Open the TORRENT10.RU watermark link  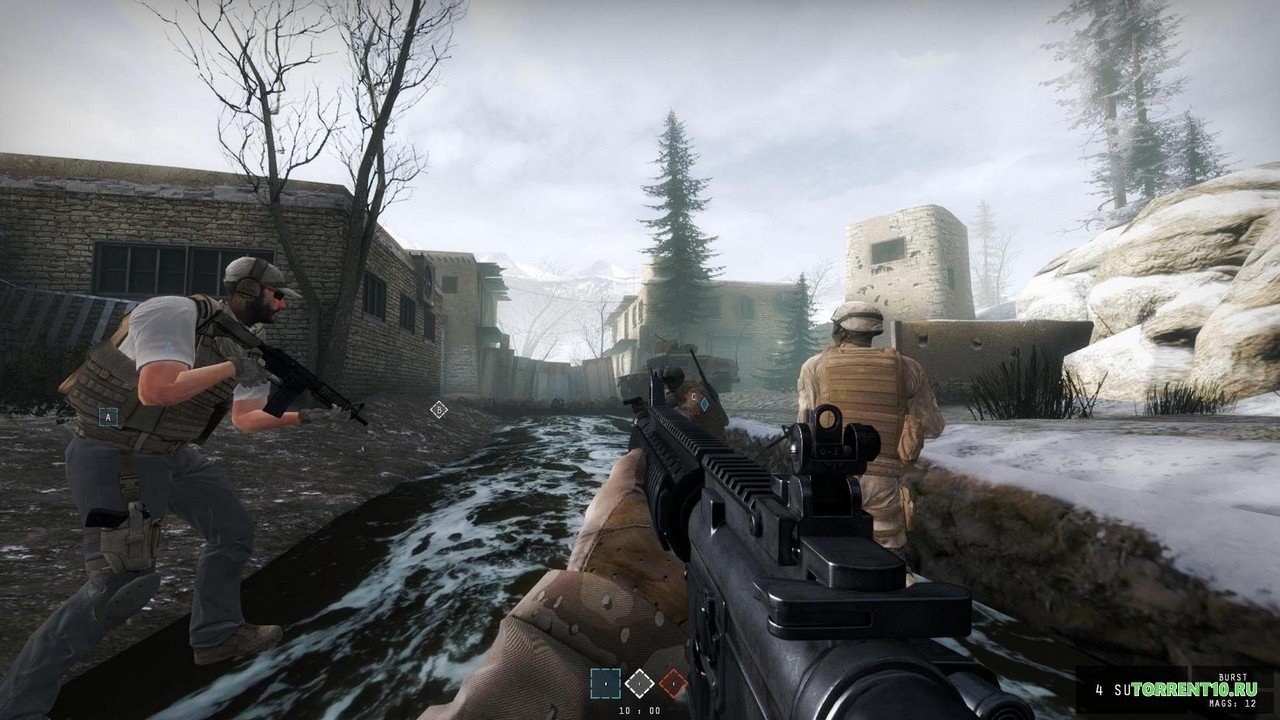pos(1195,689)
